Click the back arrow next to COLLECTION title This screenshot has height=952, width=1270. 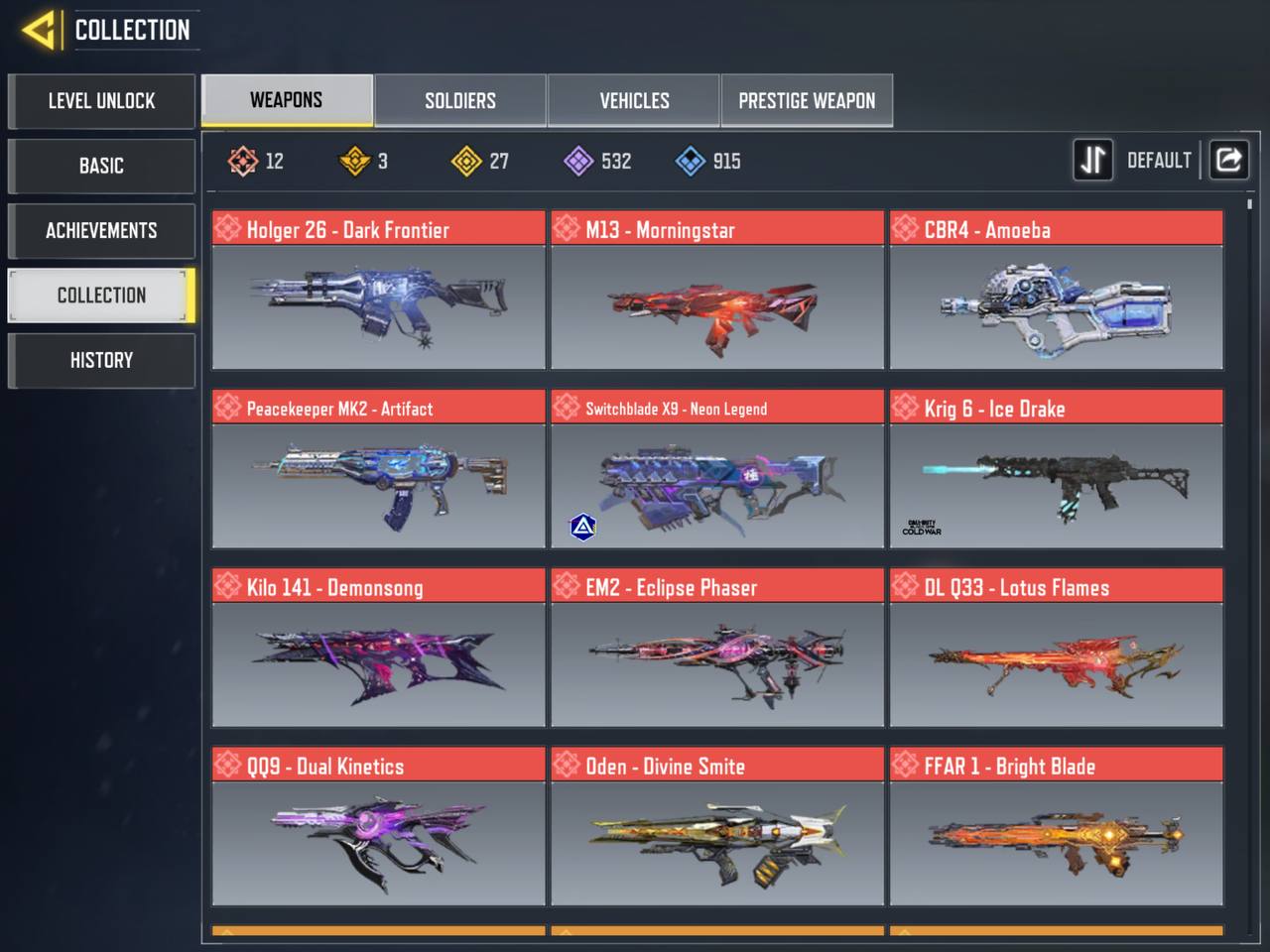coord(40,30)
